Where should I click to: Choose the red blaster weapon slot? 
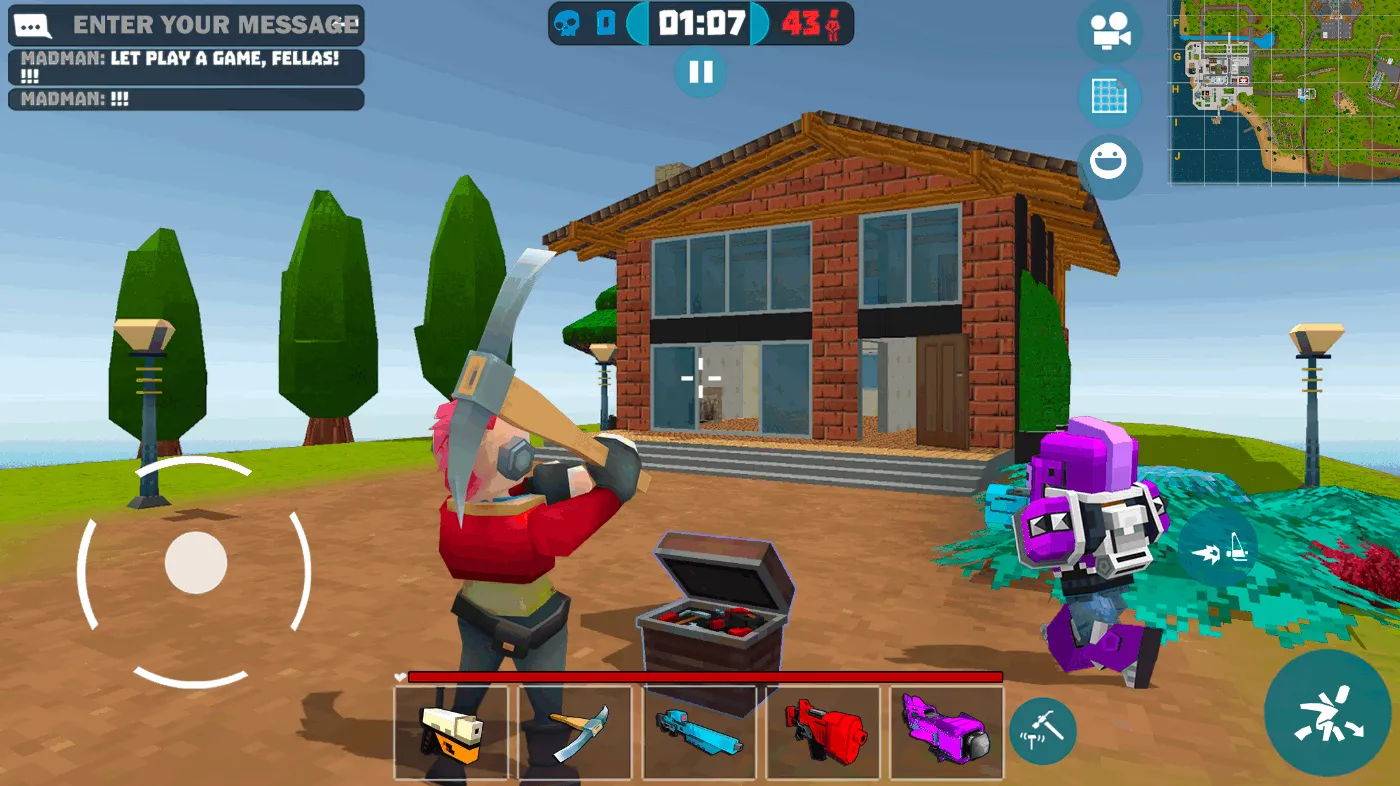click(x=823, y=732)
